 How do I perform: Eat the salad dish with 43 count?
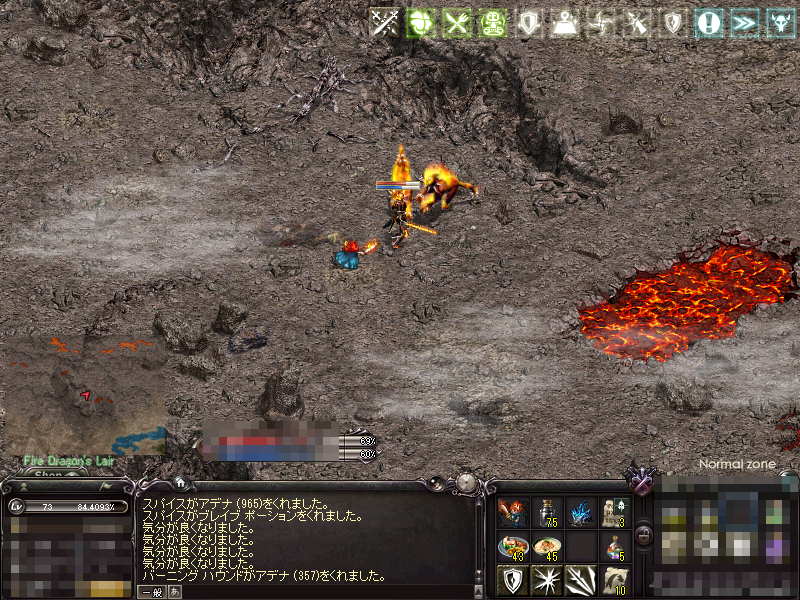[513, 547]
